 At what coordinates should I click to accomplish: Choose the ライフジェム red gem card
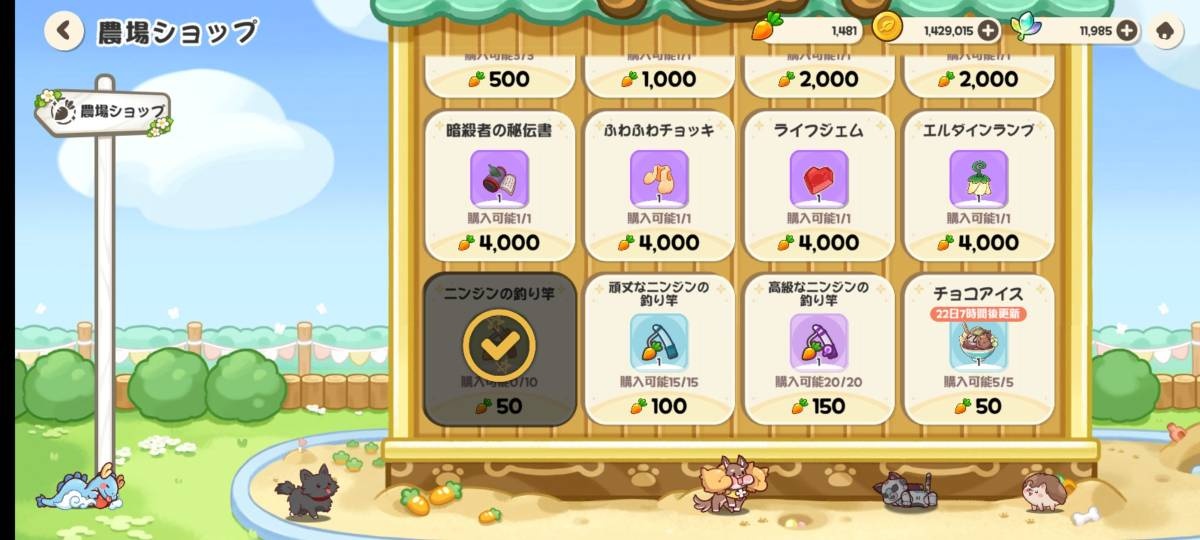click(819, 186)
